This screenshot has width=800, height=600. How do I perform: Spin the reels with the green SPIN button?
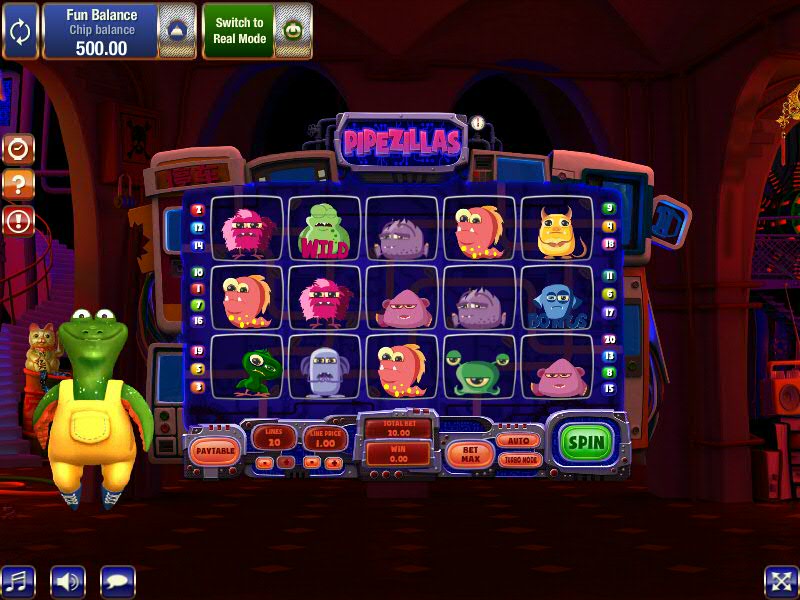pyautogui.click(x=587, y=442)
